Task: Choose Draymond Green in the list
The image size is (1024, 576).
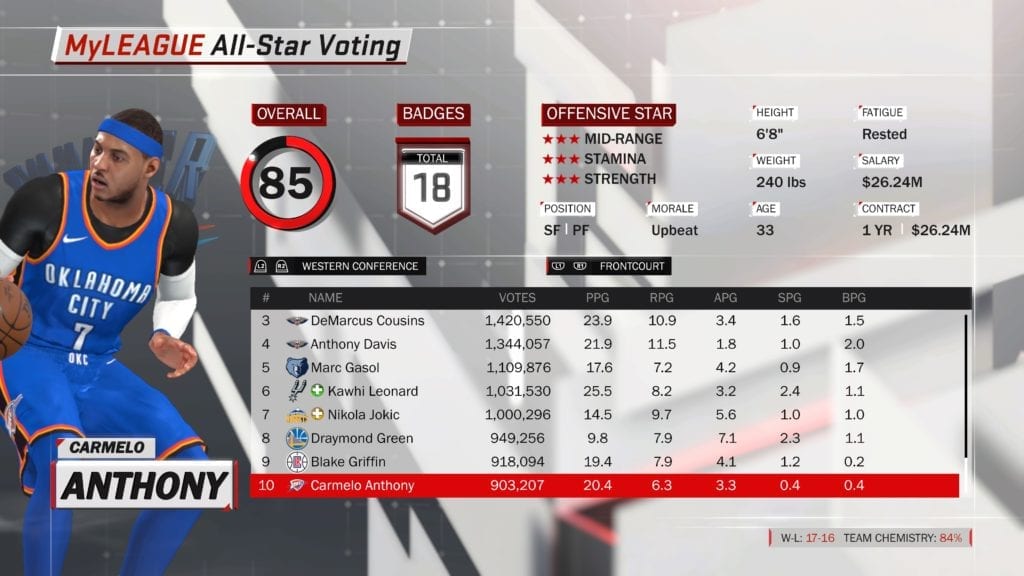Action: [362, 438]
